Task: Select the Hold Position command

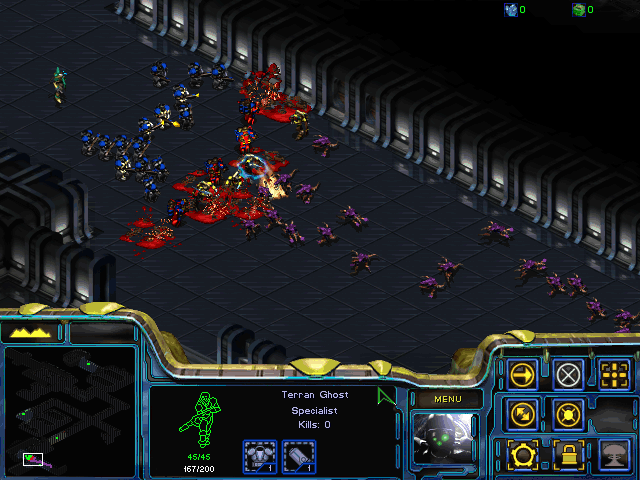Action: (x=569, y=413)
